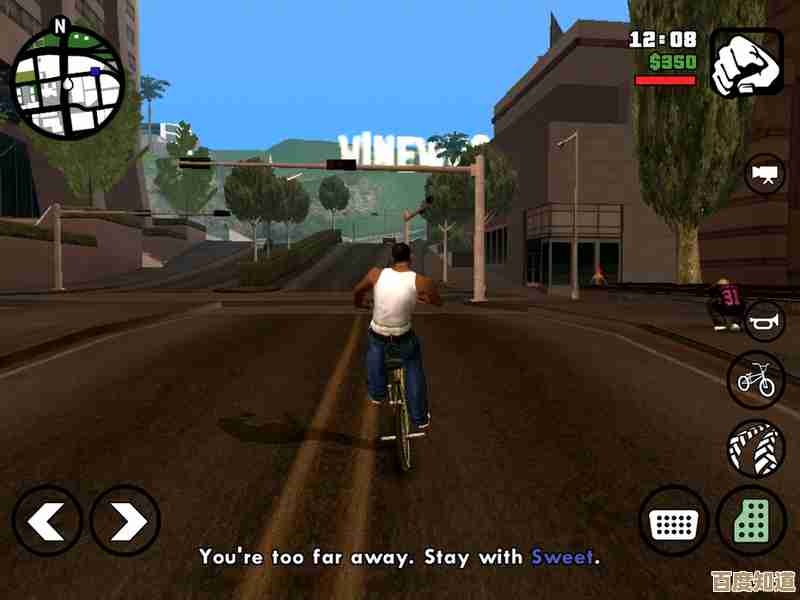Viewport: 800px width, 600px height.
Task: Tap the steer right arrow button
Action: (125, 520)
